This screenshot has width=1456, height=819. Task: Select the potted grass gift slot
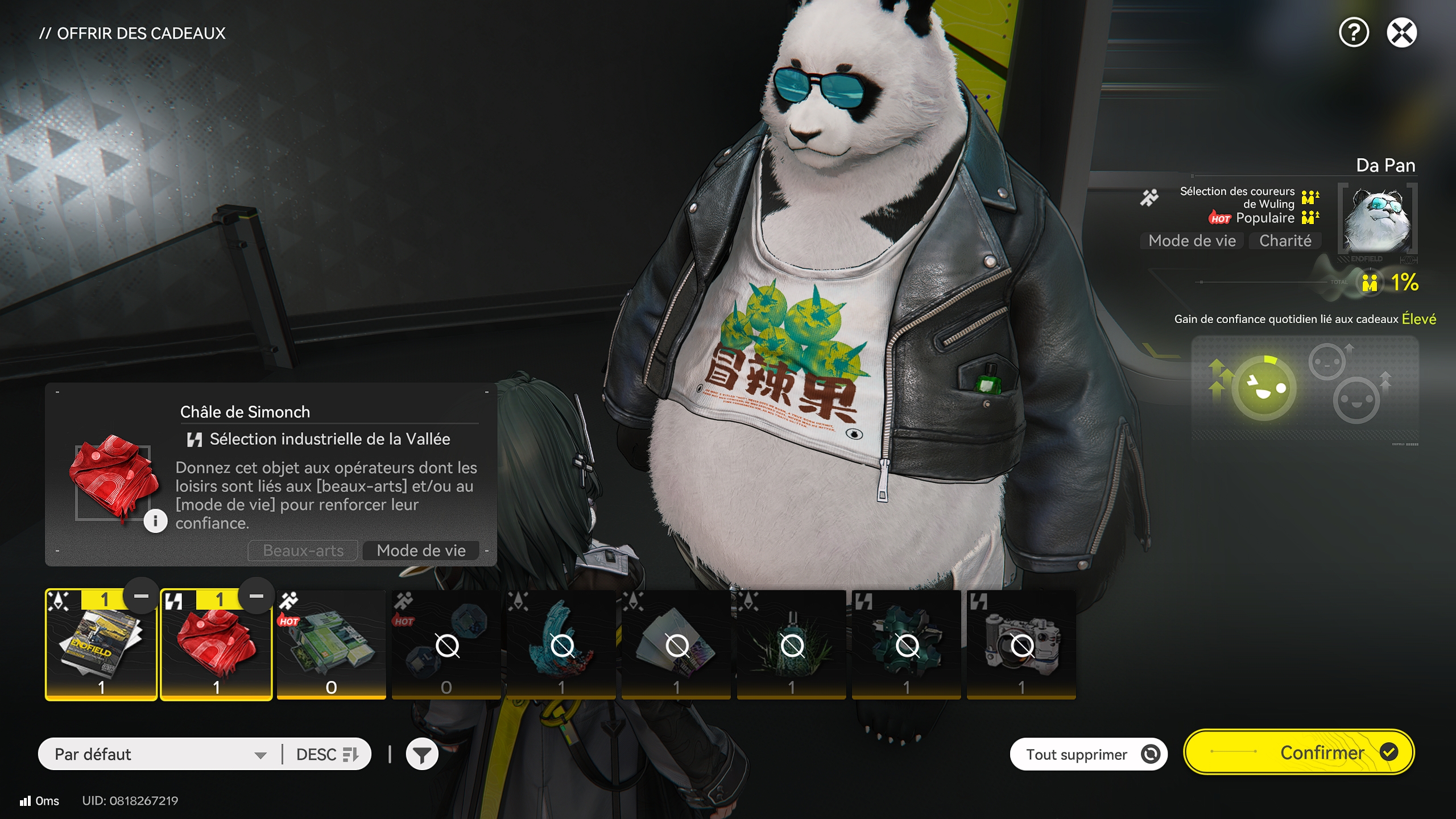(791, 646)
